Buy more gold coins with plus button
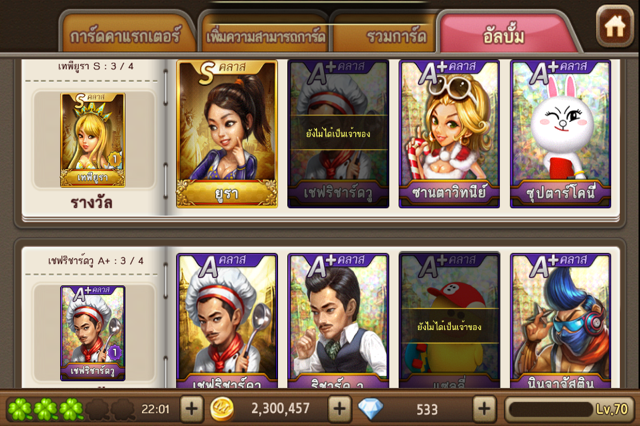 [x=339, y=409]
